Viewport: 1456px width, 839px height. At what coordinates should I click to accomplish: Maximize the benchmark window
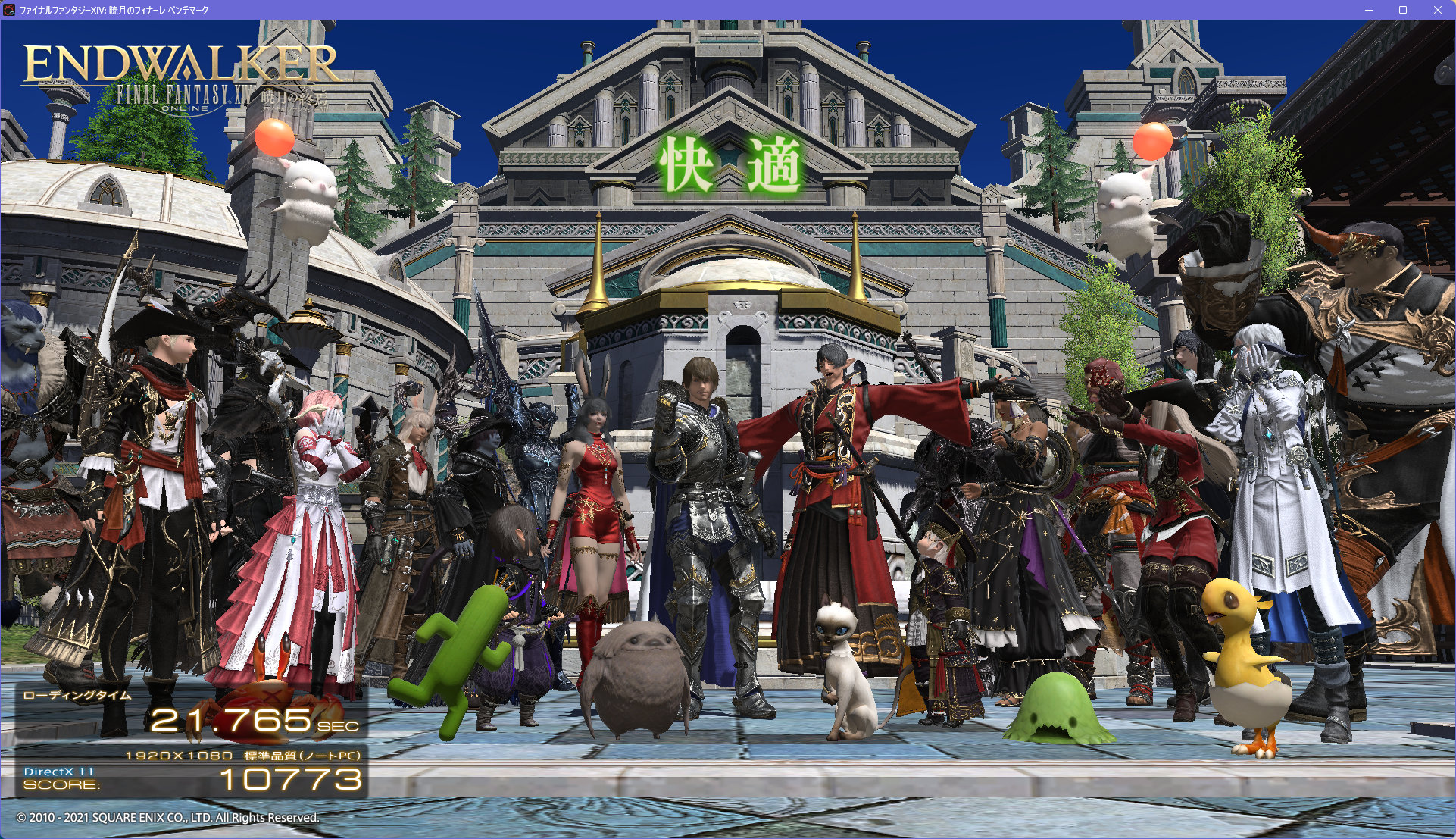tap(1403, 10)
